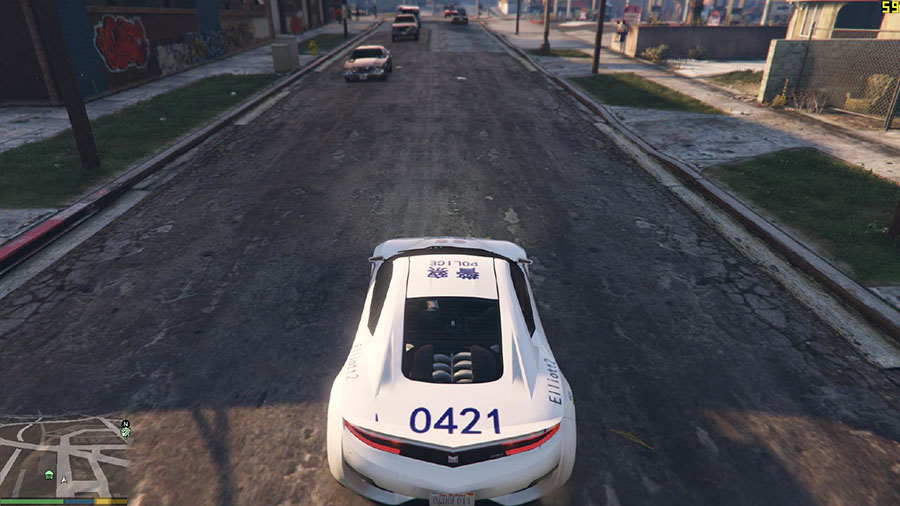Click the north compass indicator on minimap
The height and width of the screenshot is (506, 900).
pyautogui.click(x=125, y=423)
